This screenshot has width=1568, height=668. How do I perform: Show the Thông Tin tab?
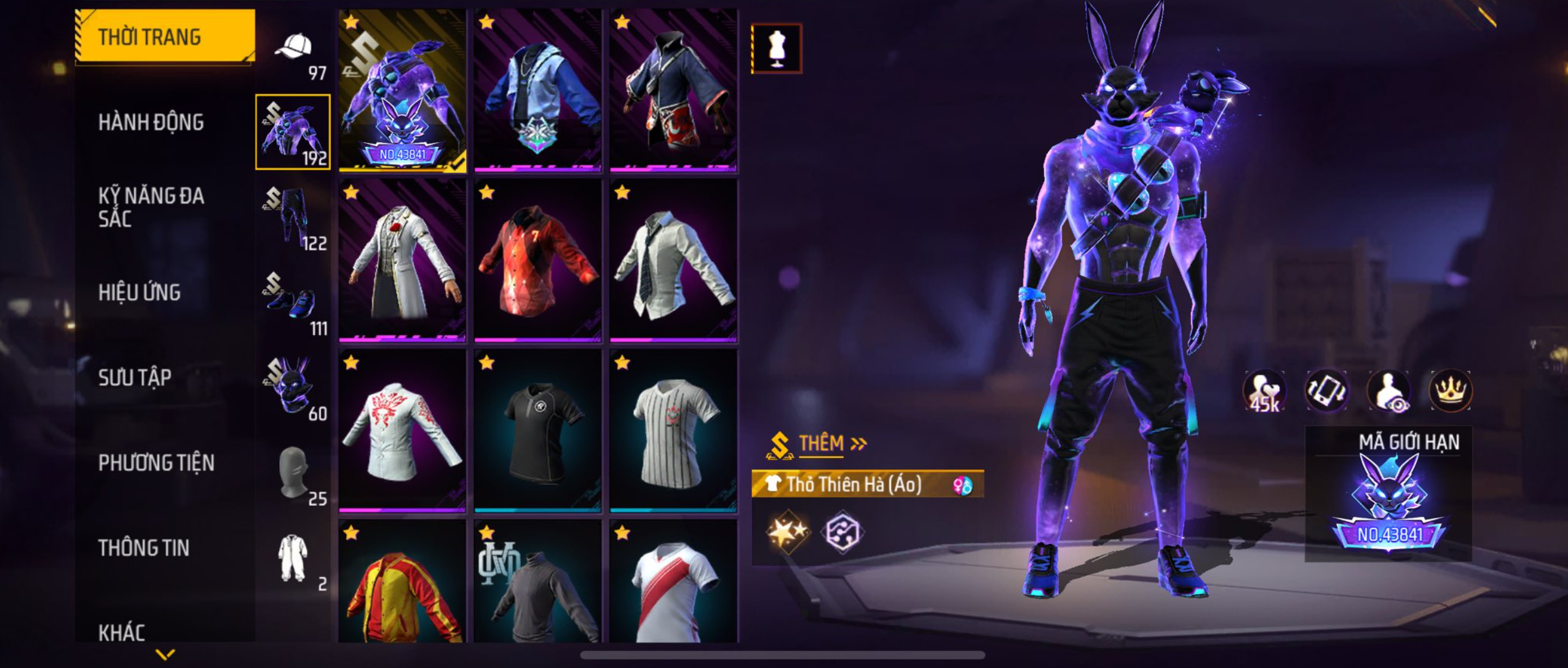(143, 548)
